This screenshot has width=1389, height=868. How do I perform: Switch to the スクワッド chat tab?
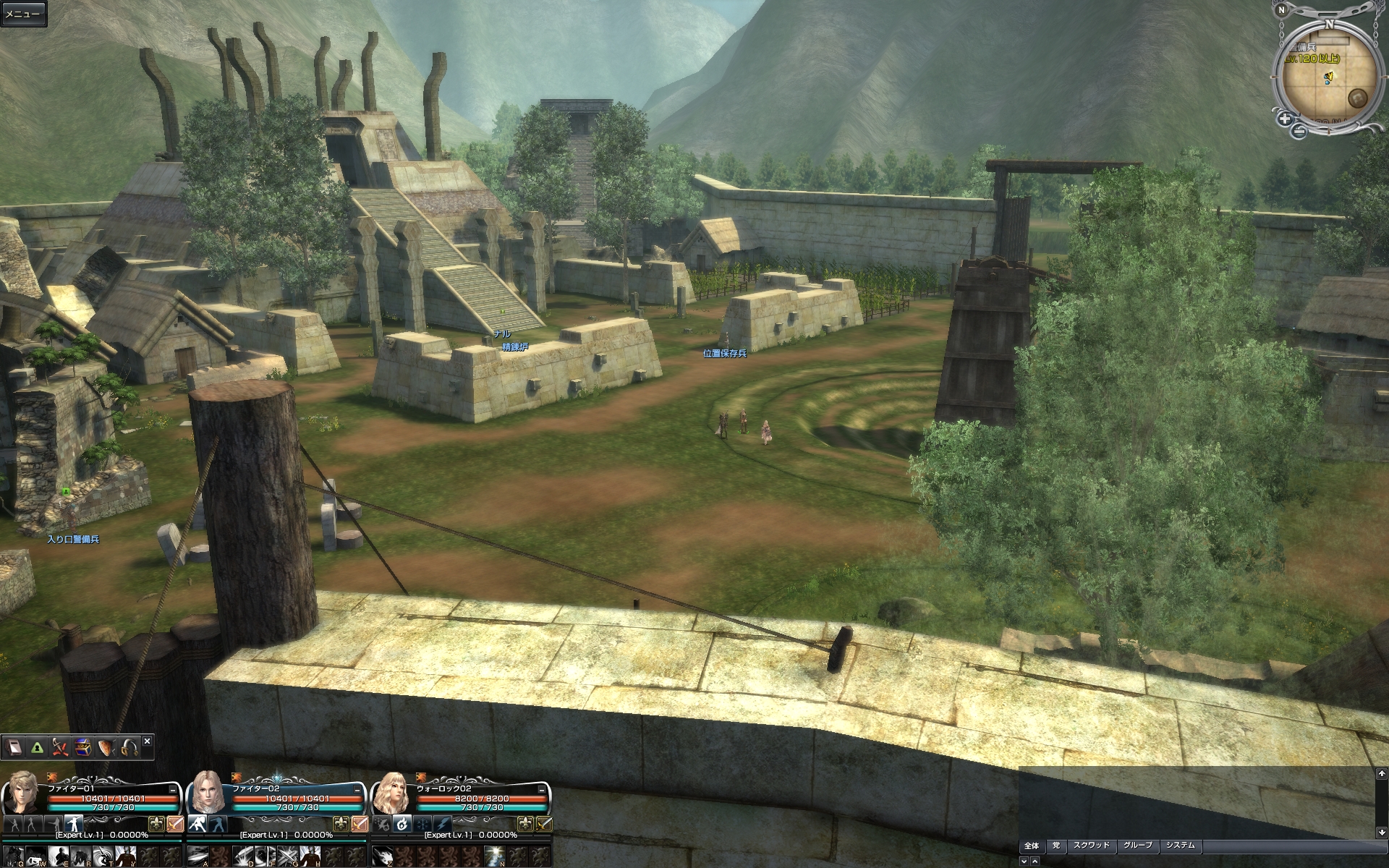[1091, 846]
